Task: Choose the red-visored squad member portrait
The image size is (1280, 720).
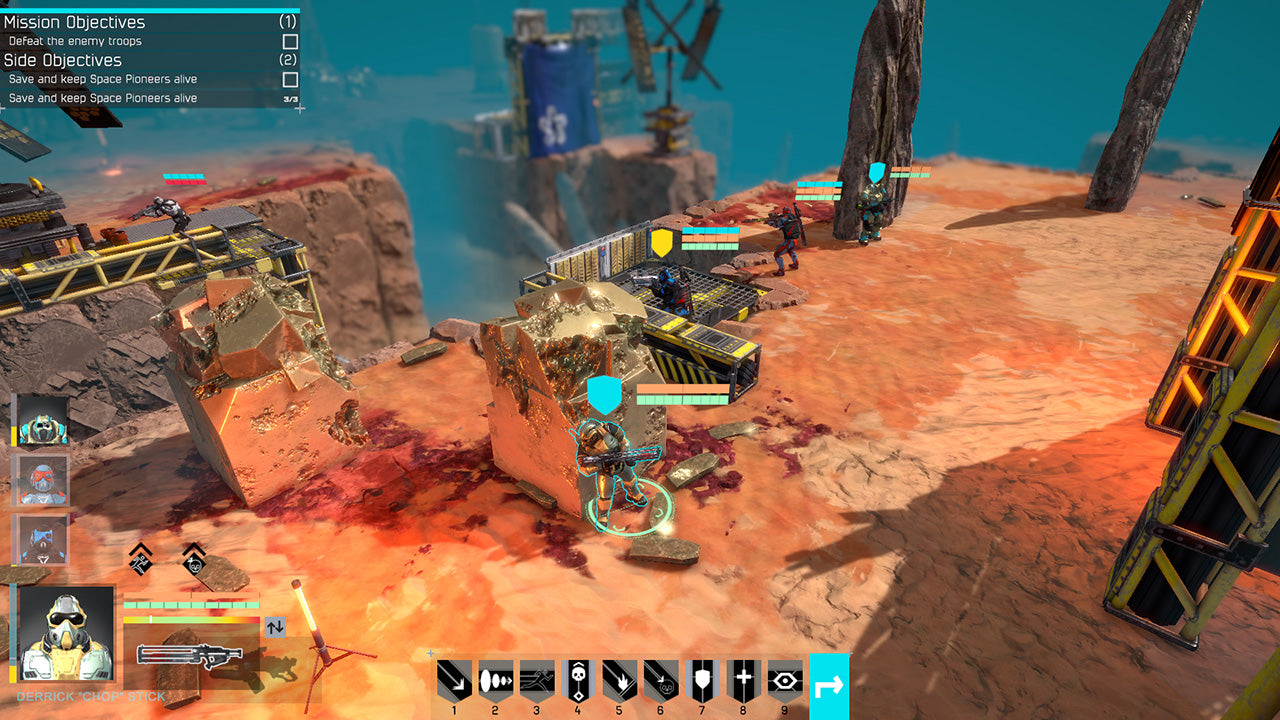Action: pos(43,481)
